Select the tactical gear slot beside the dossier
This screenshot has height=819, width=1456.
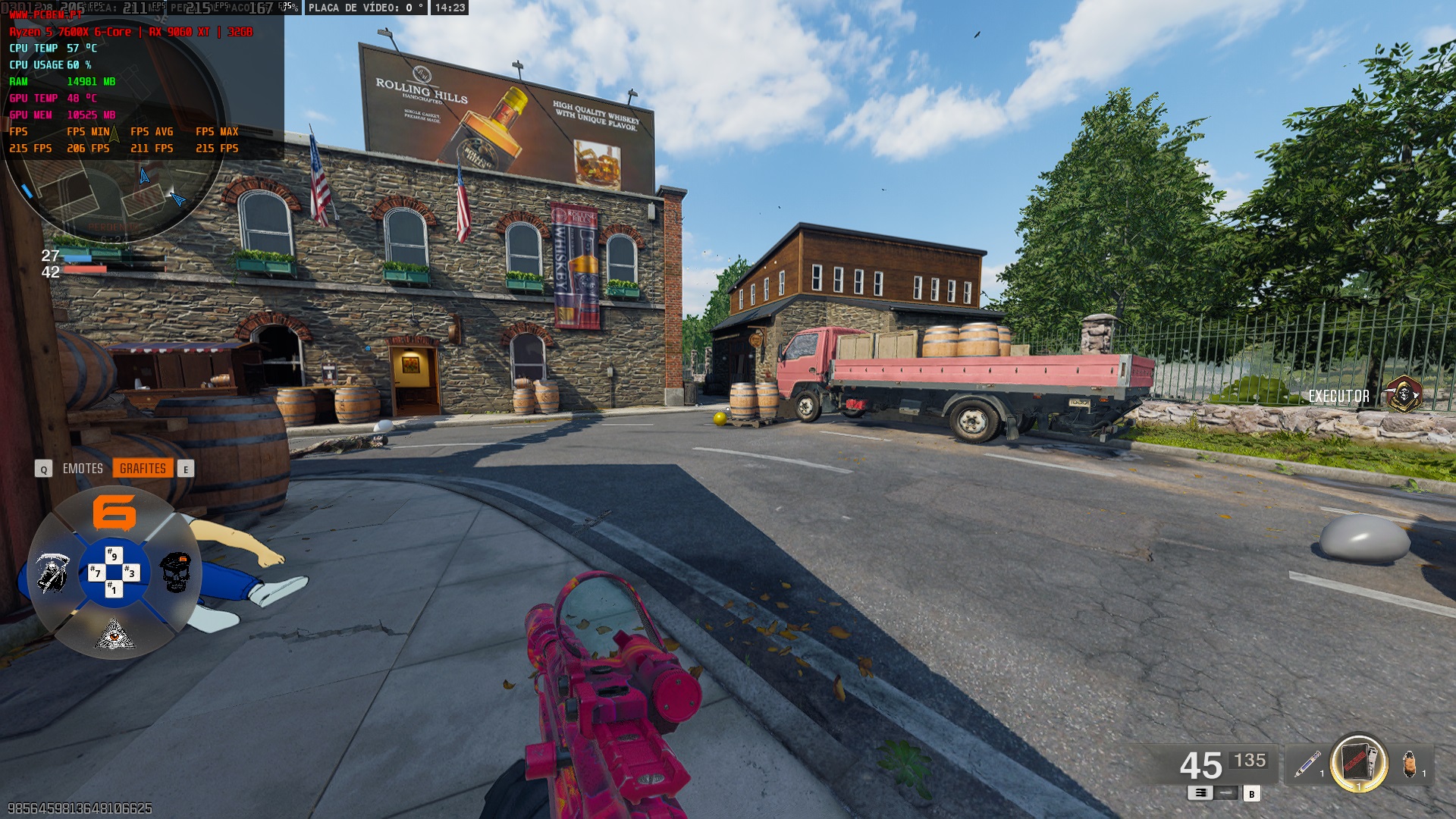[1409, 764]
